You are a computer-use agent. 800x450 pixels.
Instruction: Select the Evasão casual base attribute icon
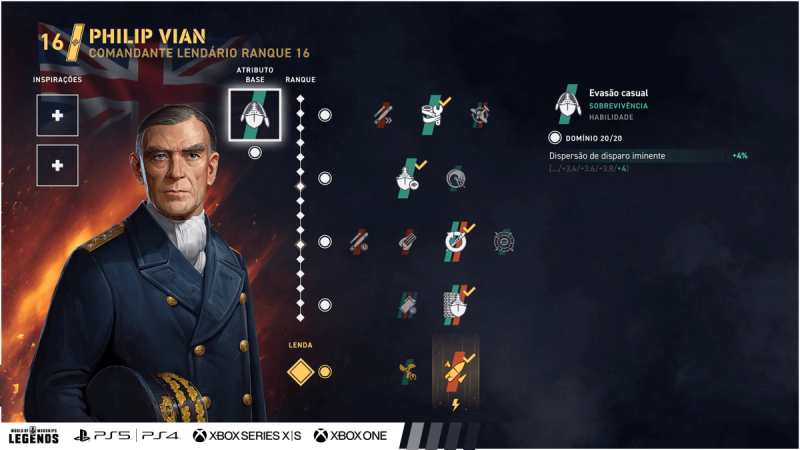(x=254, y=114)
